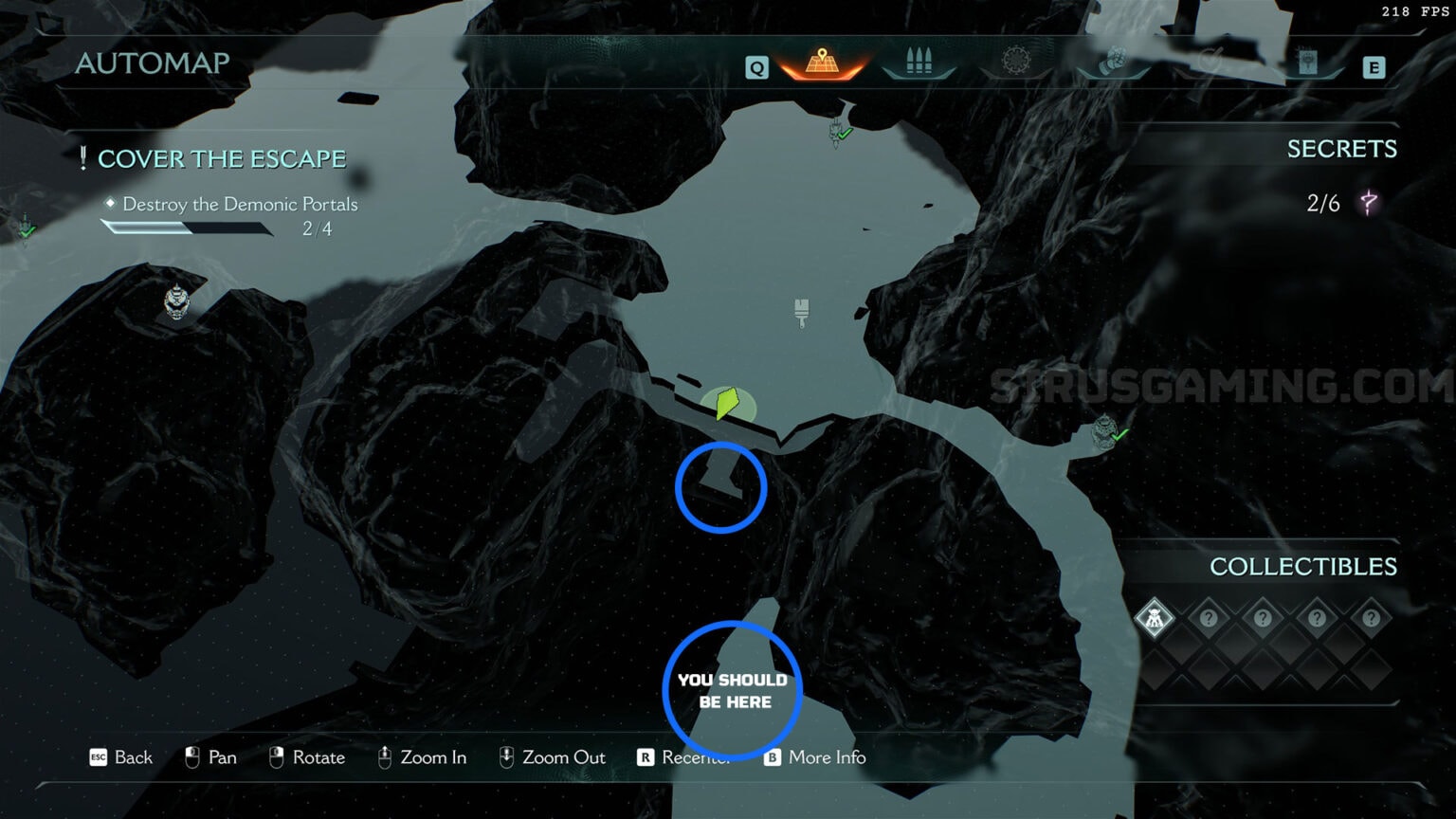Click the Pan map control
The height and width of the screenshot is (819, 1456).
[209, 757]
